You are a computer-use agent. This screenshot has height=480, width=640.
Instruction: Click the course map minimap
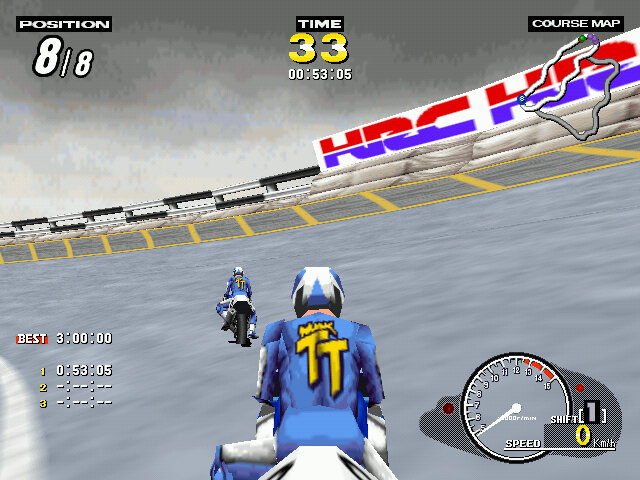click(570, 85)
